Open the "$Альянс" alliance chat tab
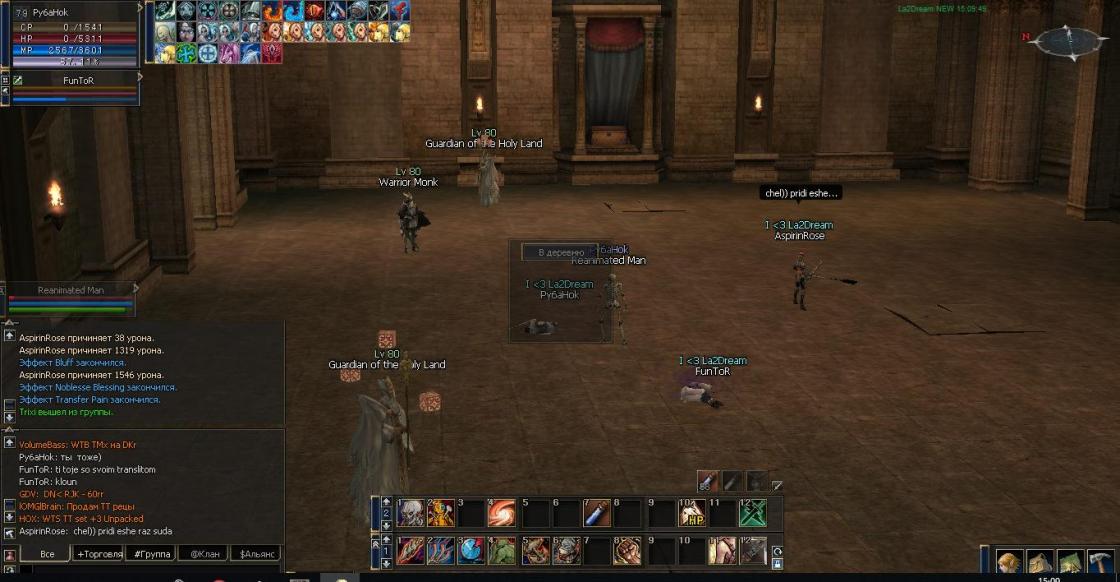The image size is (1120, 582). [255, 553]
